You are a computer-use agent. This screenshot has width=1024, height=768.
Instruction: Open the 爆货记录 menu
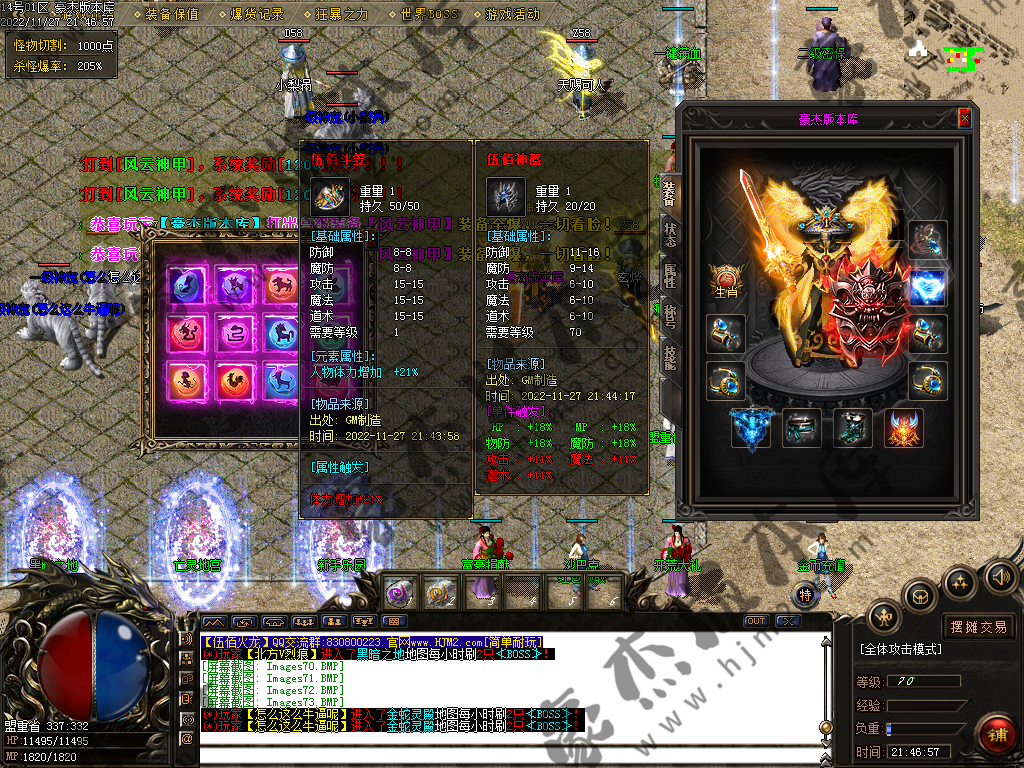click(x=257, y=14)
